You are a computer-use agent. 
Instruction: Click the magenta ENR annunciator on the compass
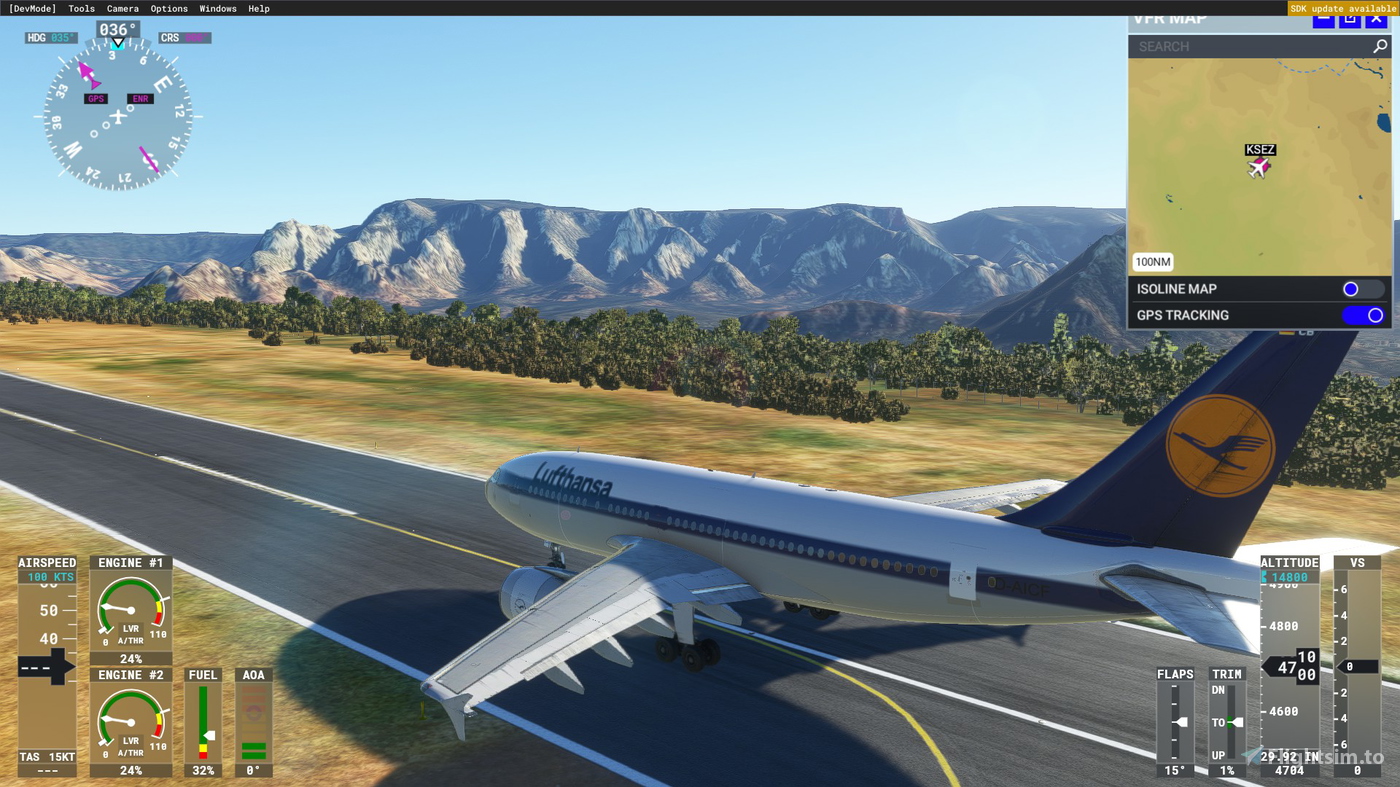(140, 98)
